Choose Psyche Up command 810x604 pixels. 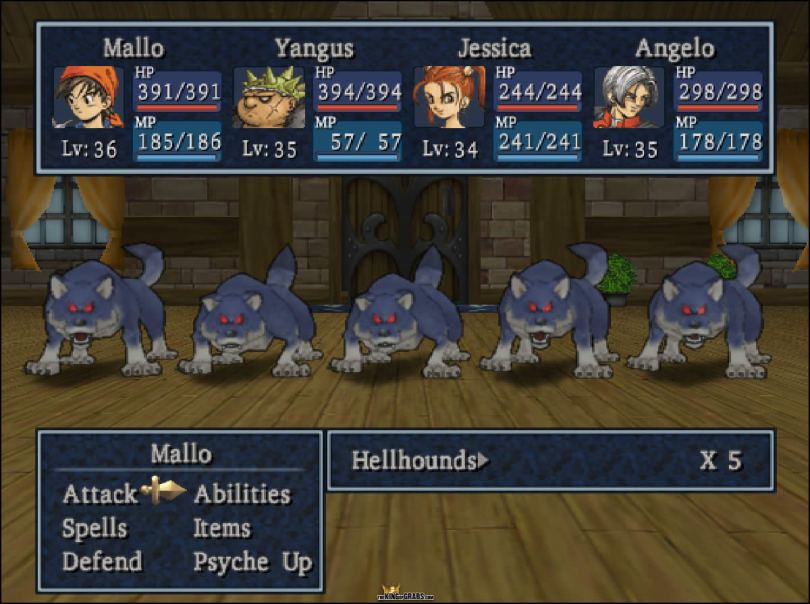click(253, 562)
